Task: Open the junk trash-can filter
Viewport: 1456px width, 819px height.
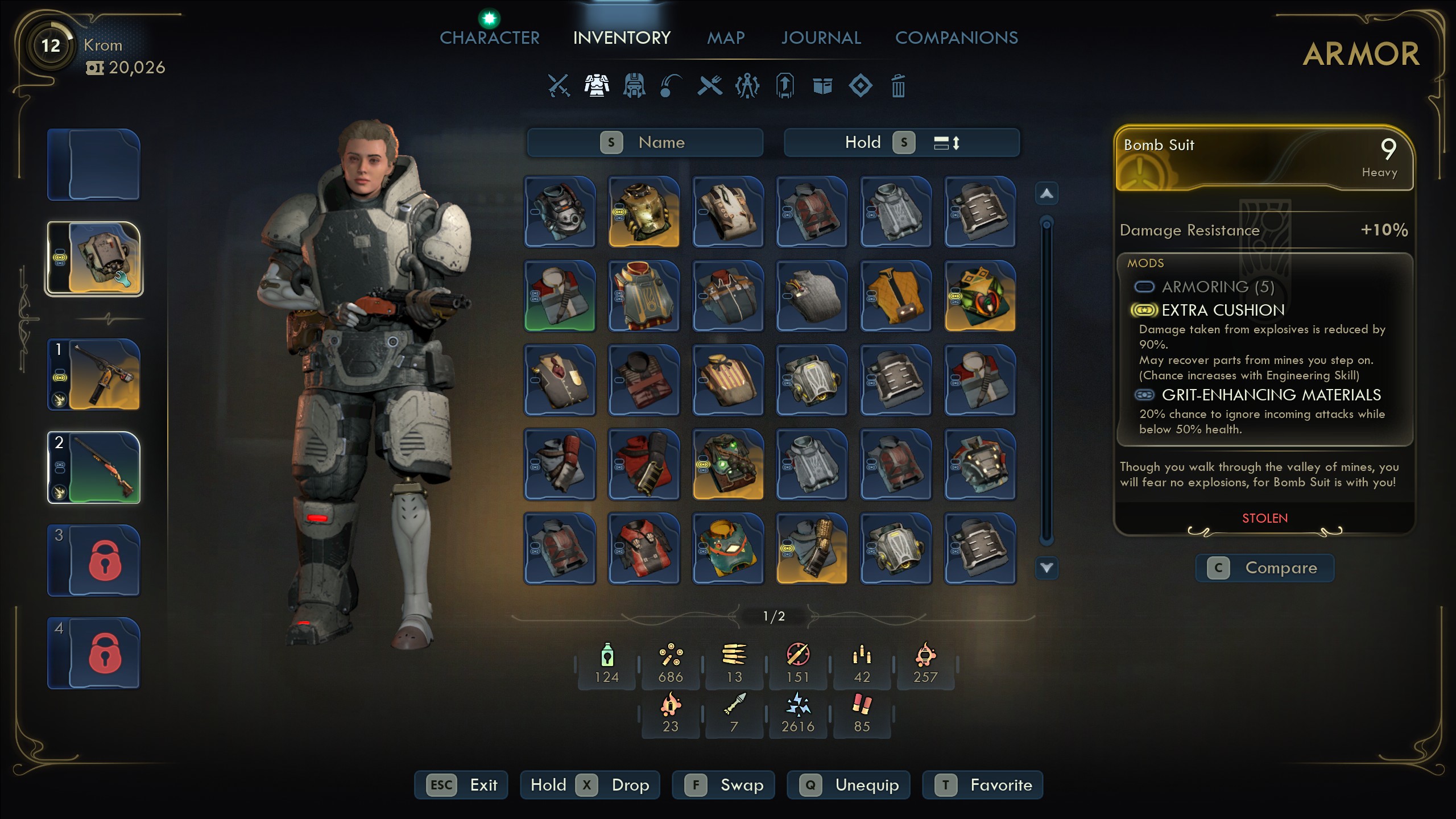Action: (899, 85)
